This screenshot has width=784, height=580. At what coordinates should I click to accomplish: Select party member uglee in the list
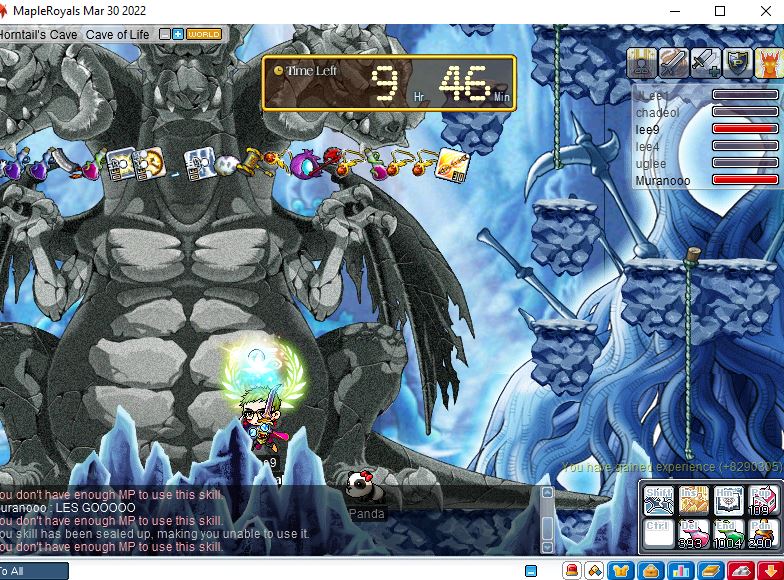click(x=651, y=163)
